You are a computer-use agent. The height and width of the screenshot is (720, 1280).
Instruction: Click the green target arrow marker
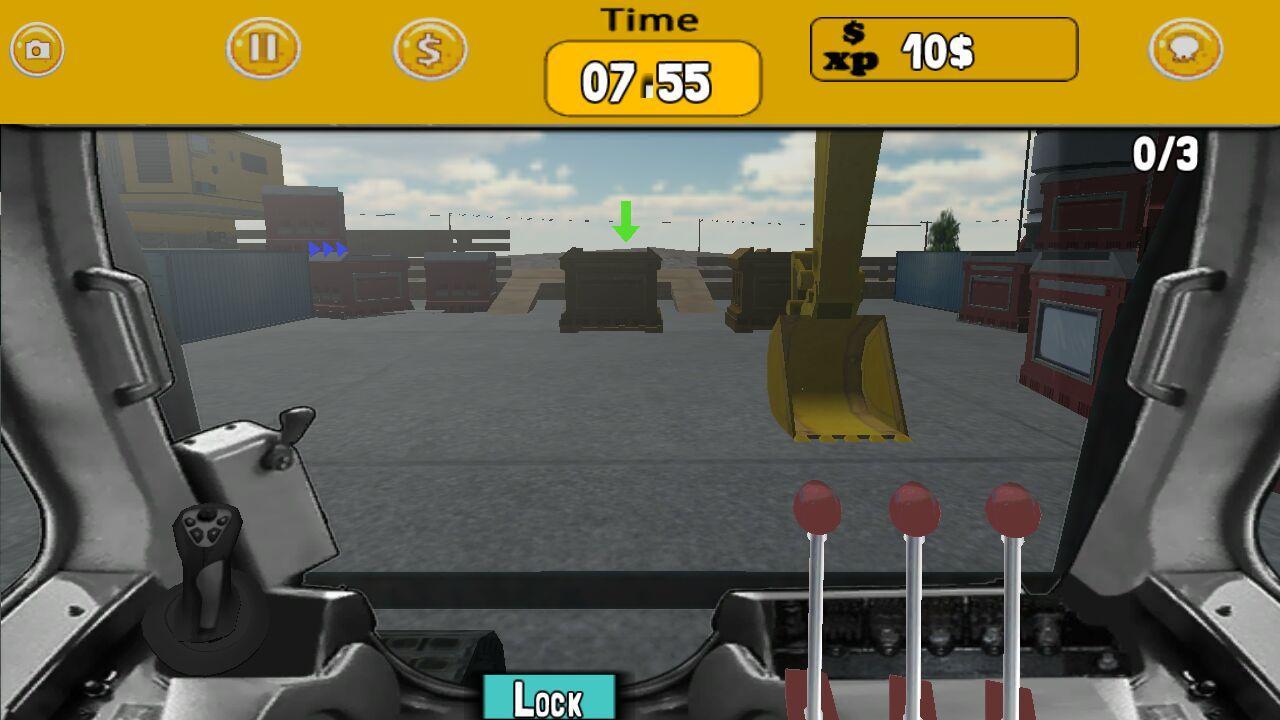click(627, 218)
